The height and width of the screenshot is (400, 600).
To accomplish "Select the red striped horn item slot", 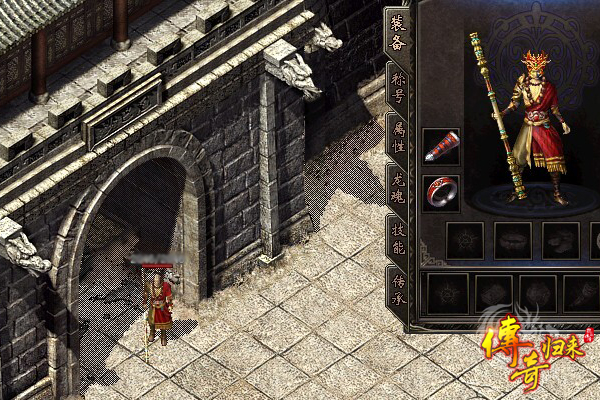I will [441, 146].
